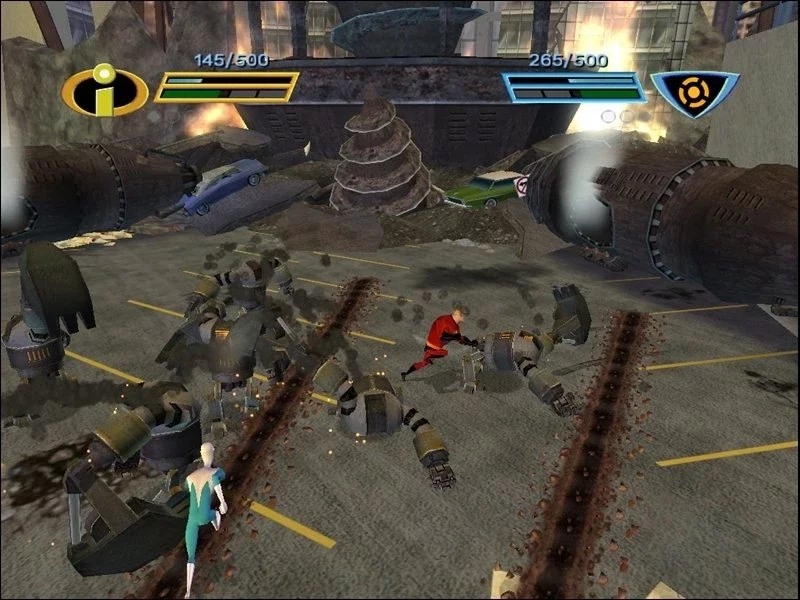Click the Mr. Incredible logo icon
The image size is (800, 600).
coord(104,92)
